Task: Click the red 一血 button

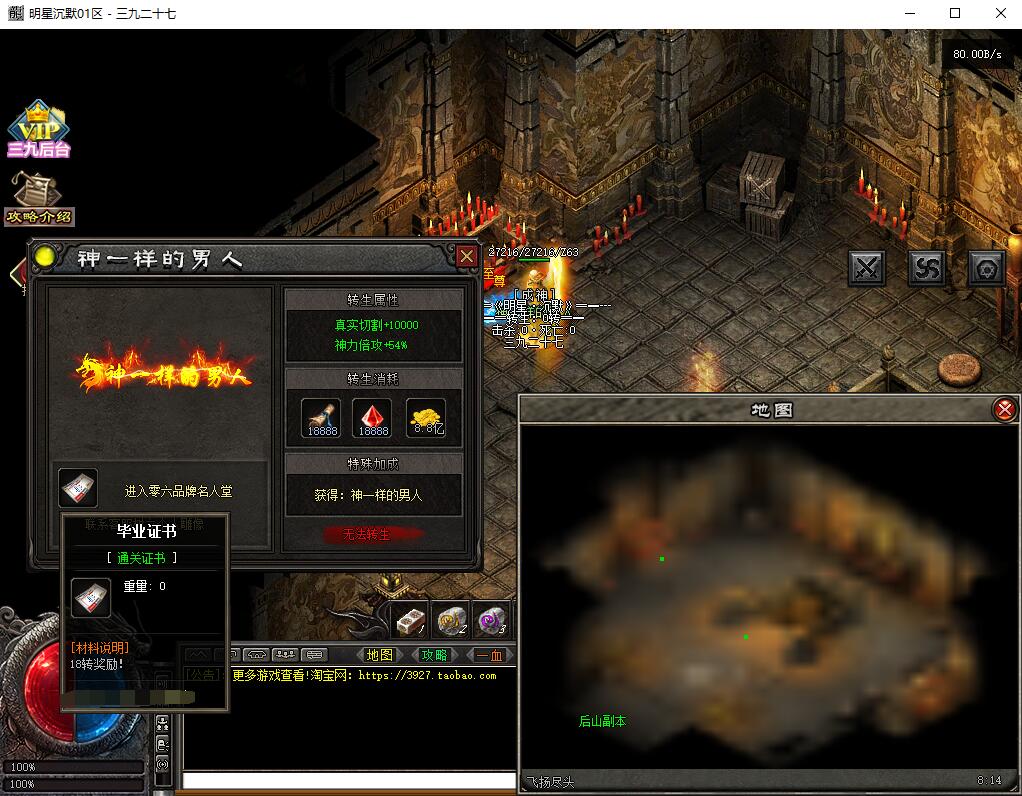Action: tap(489, 656)
